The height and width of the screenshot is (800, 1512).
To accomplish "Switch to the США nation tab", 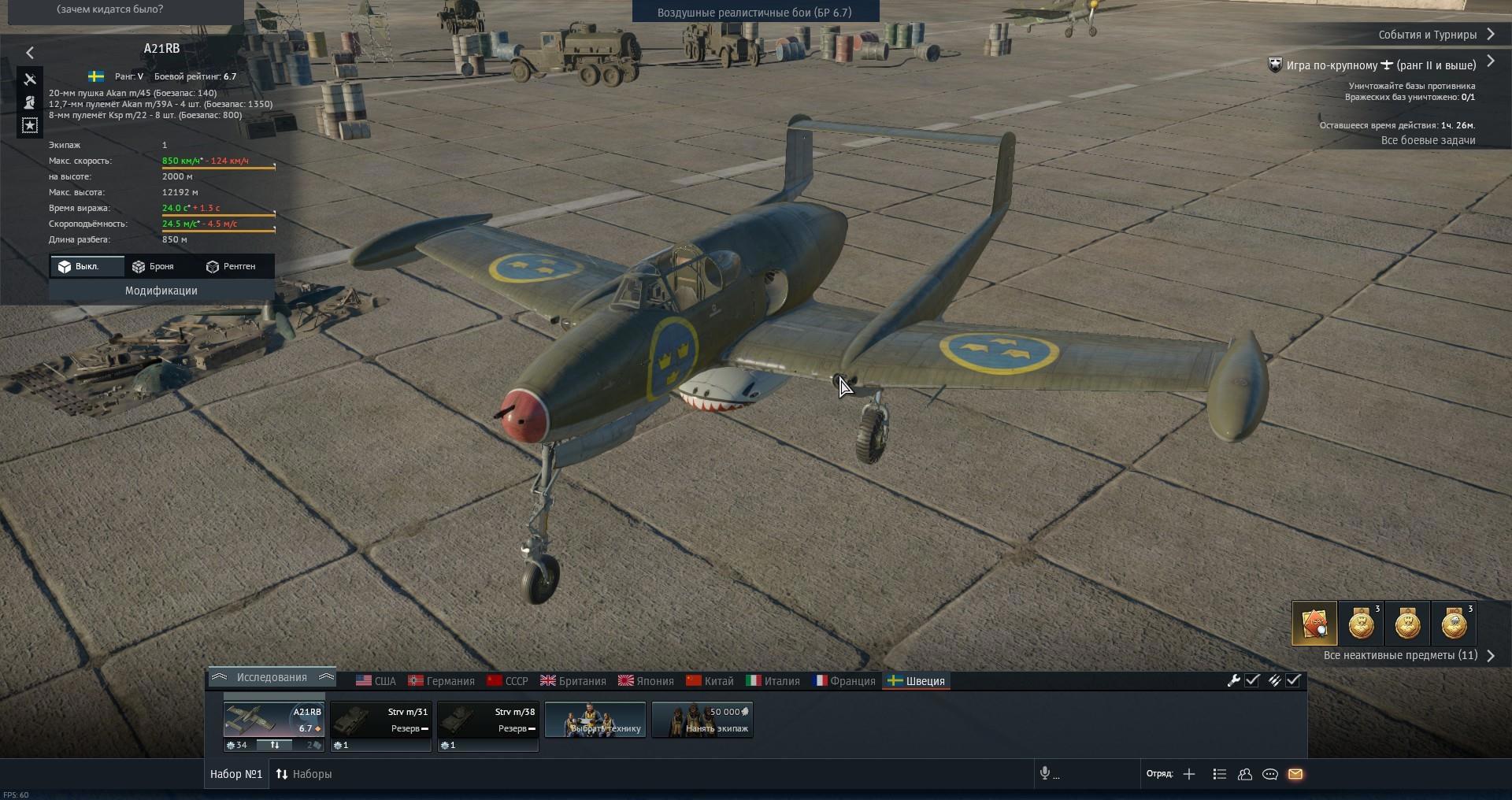I will point(376,681).
